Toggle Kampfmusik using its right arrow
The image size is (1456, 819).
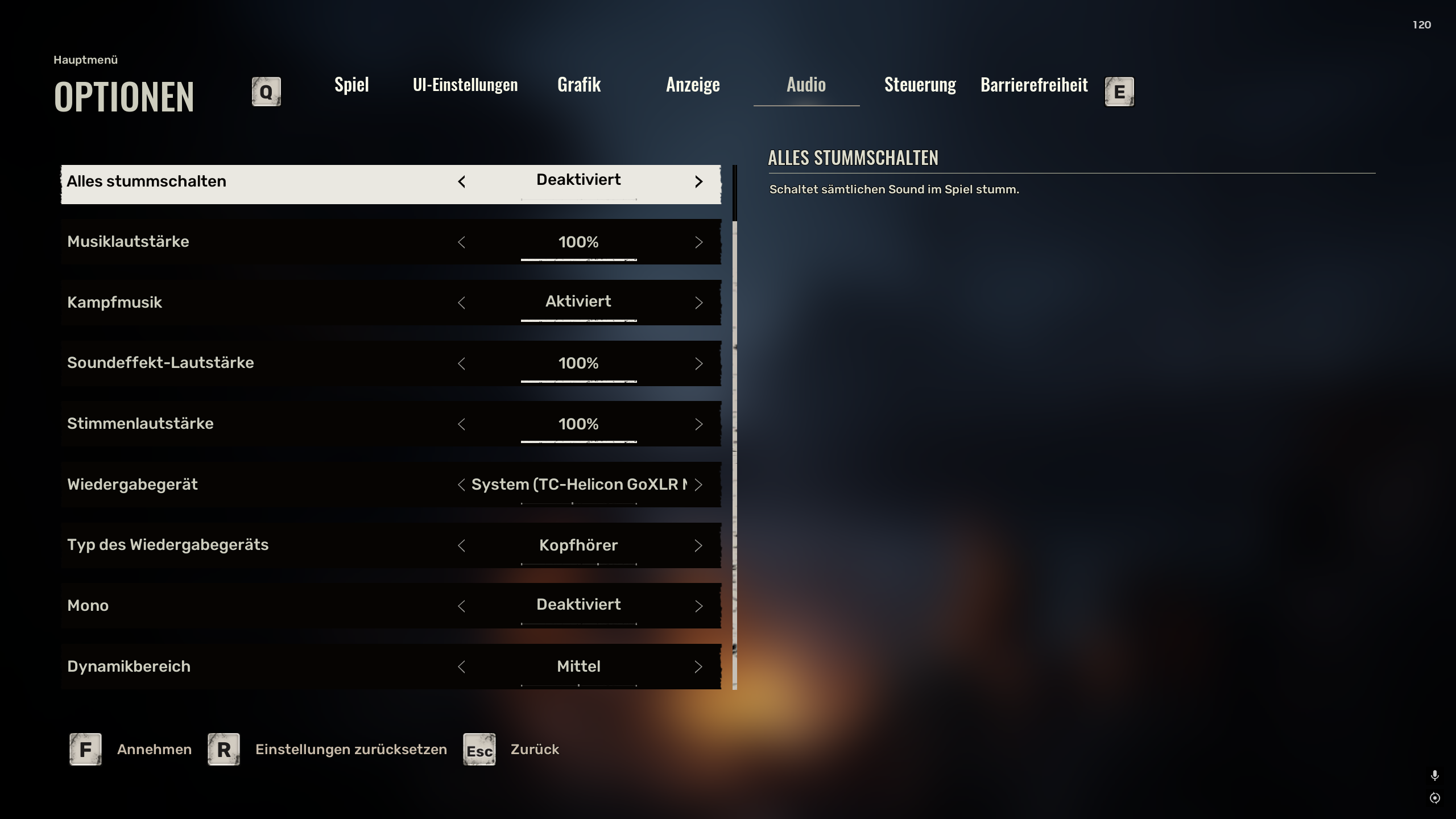point(698,303)
